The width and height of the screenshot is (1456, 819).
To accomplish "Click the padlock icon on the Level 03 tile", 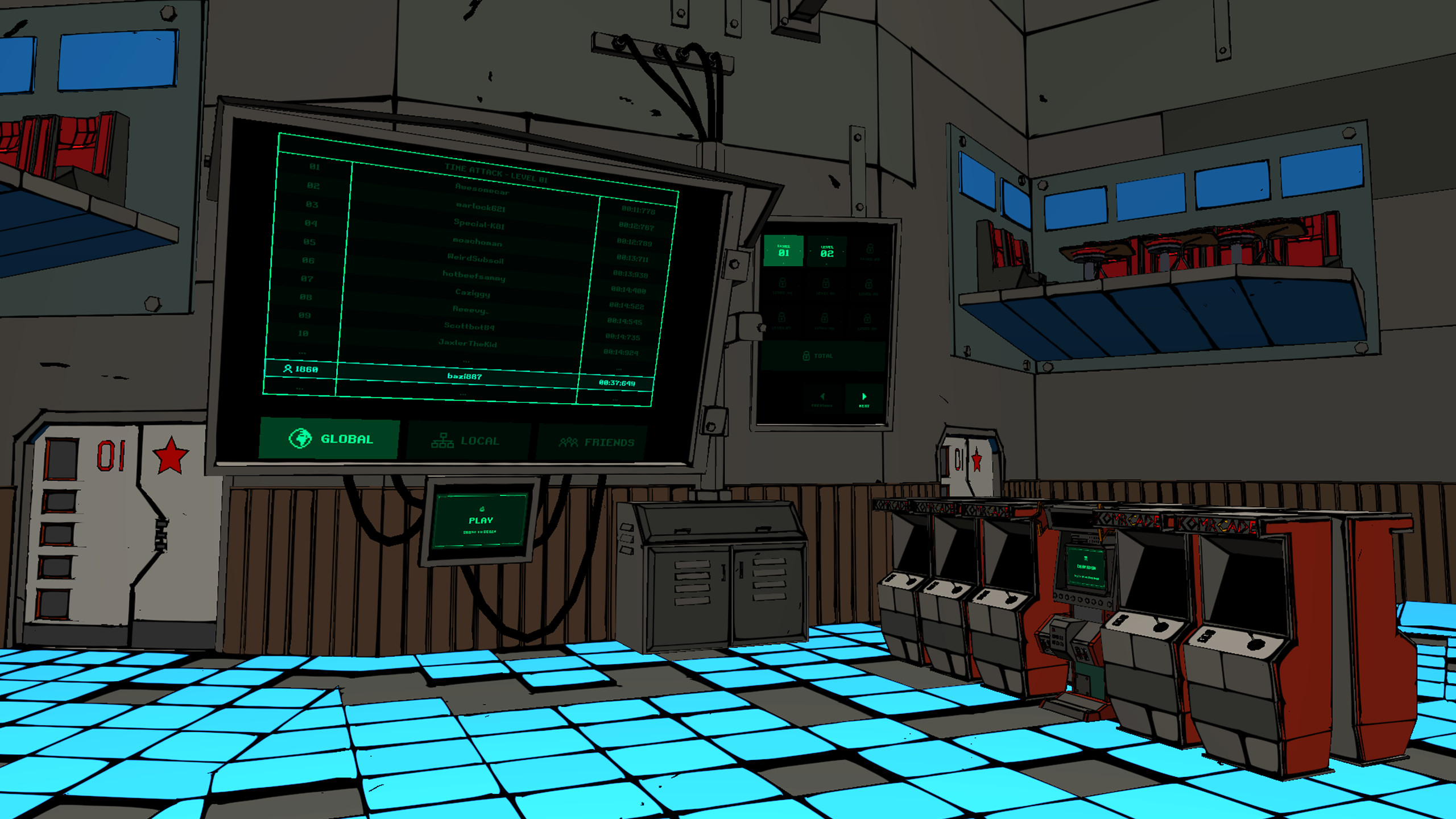I will click(869, 249).
